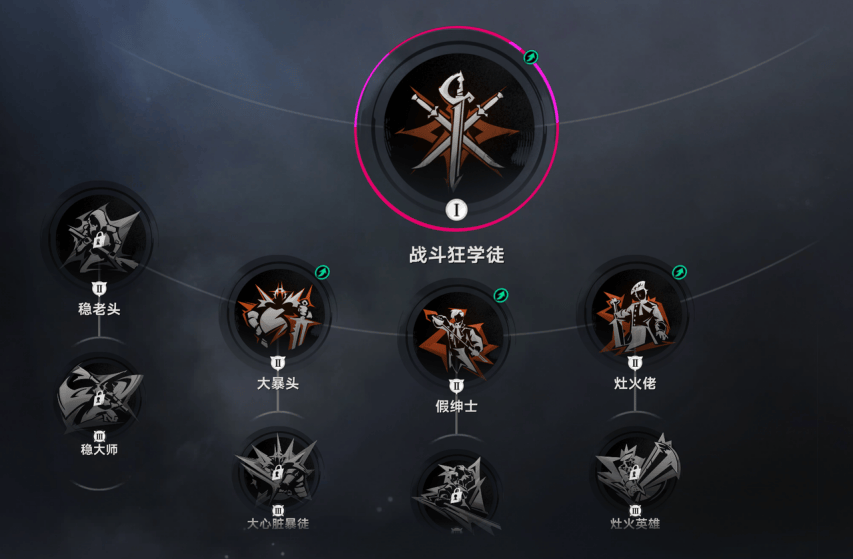Inspect the locked 大心脏暴徒 node
Viewport: 853px width, 559px height.
pos(277,471)
